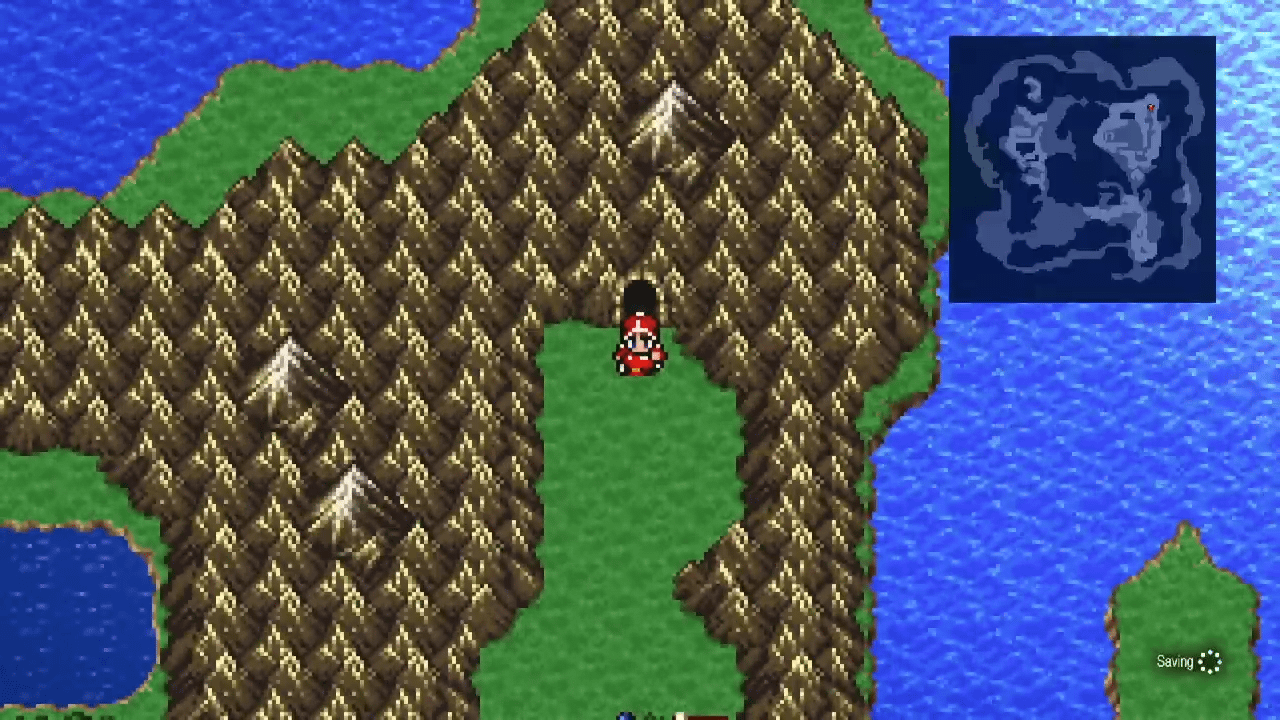Open the minimap in the top-right corner
This screenshot has height=720, width=1280.
click(1082, 167)
